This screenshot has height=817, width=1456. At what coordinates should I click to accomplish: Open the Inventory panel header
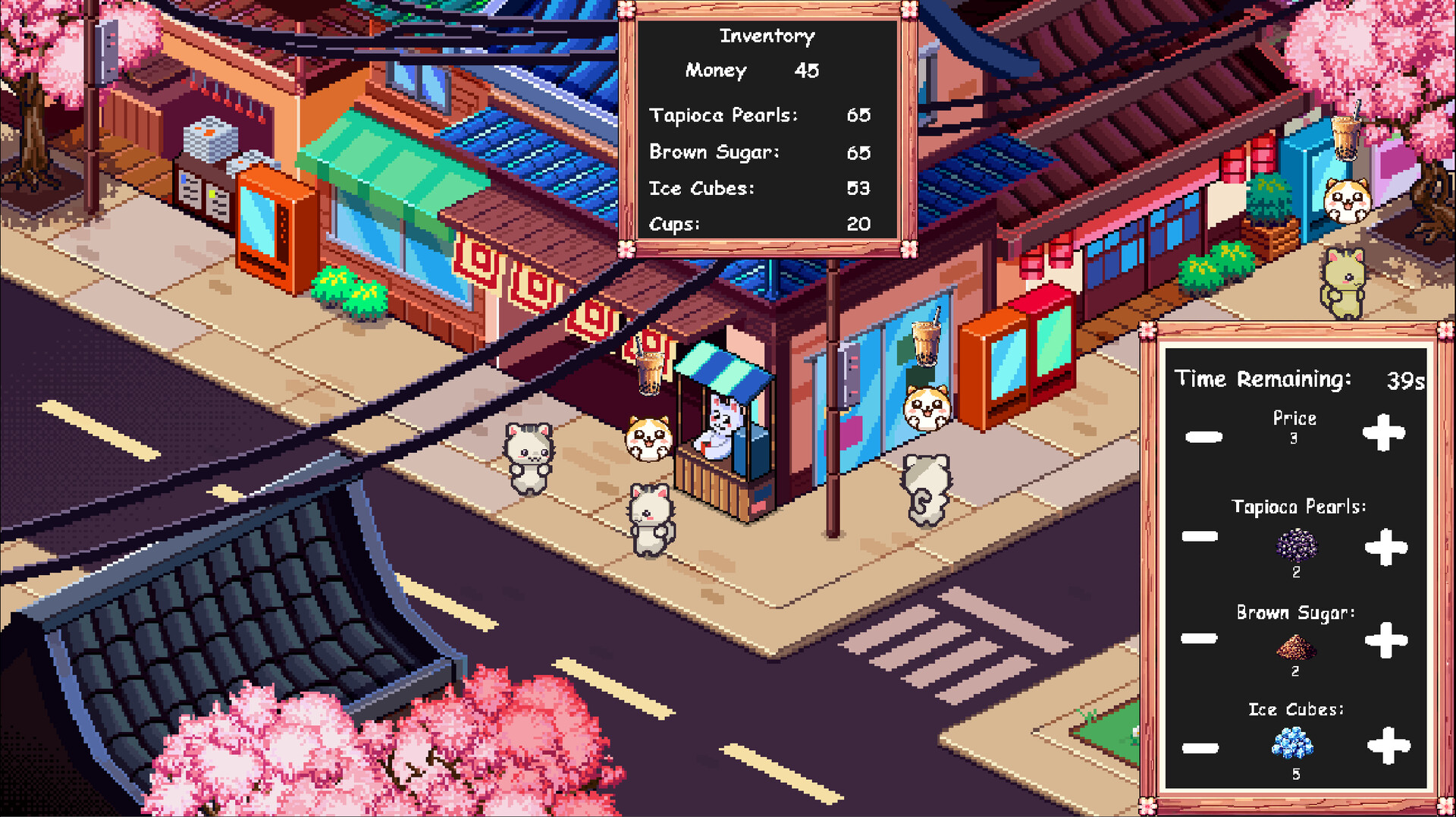point(767,35)
